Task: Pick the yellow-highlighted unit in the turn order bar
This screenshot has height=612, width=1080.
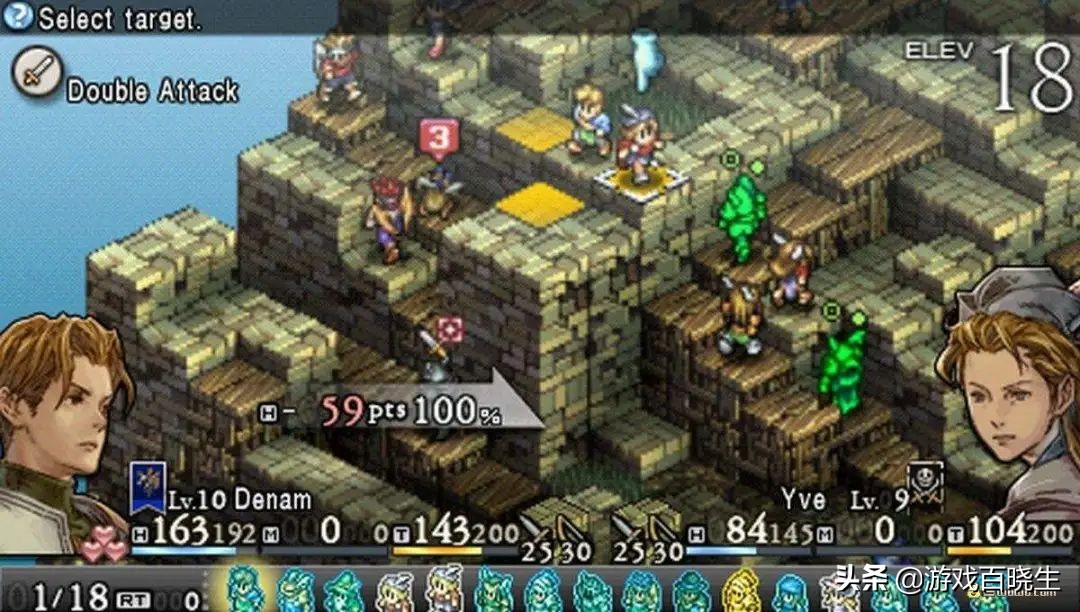Action: click(x=740, y=590)
